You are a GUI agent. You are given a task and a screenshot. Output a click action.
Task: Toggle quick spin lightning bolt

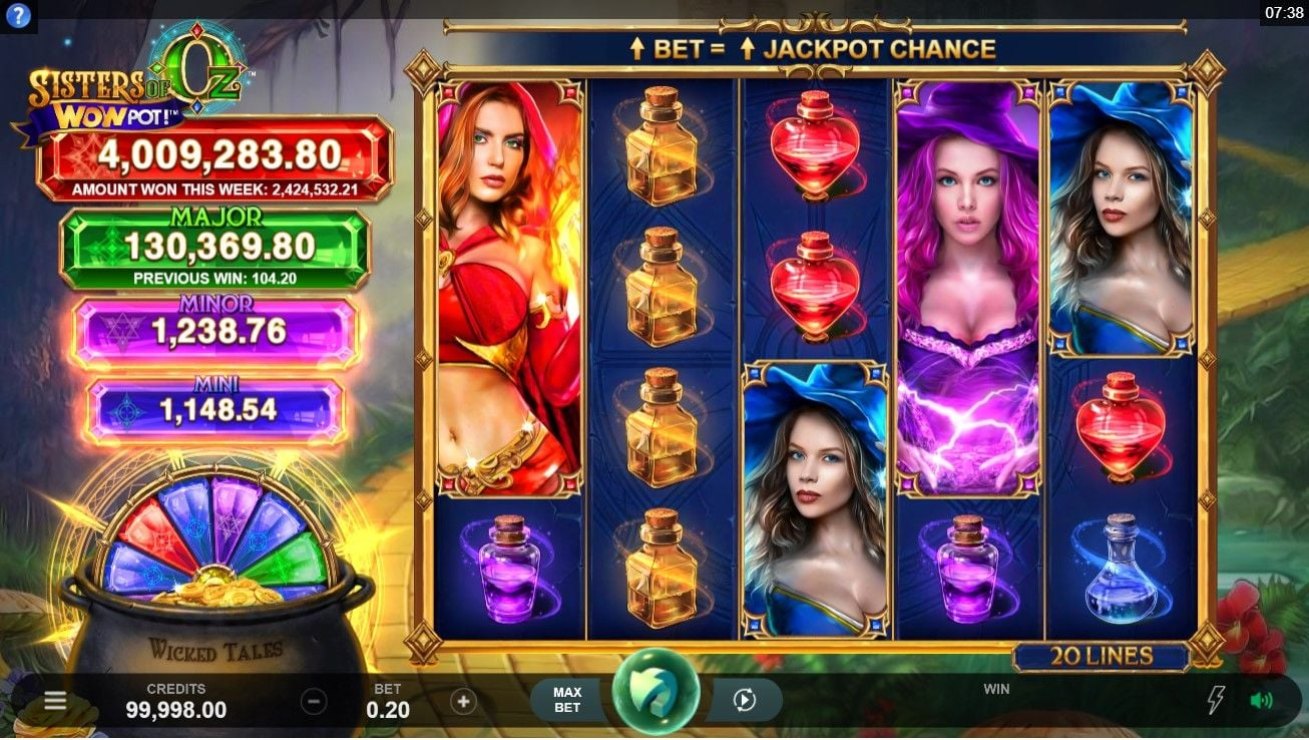(x=1216, y=700)
